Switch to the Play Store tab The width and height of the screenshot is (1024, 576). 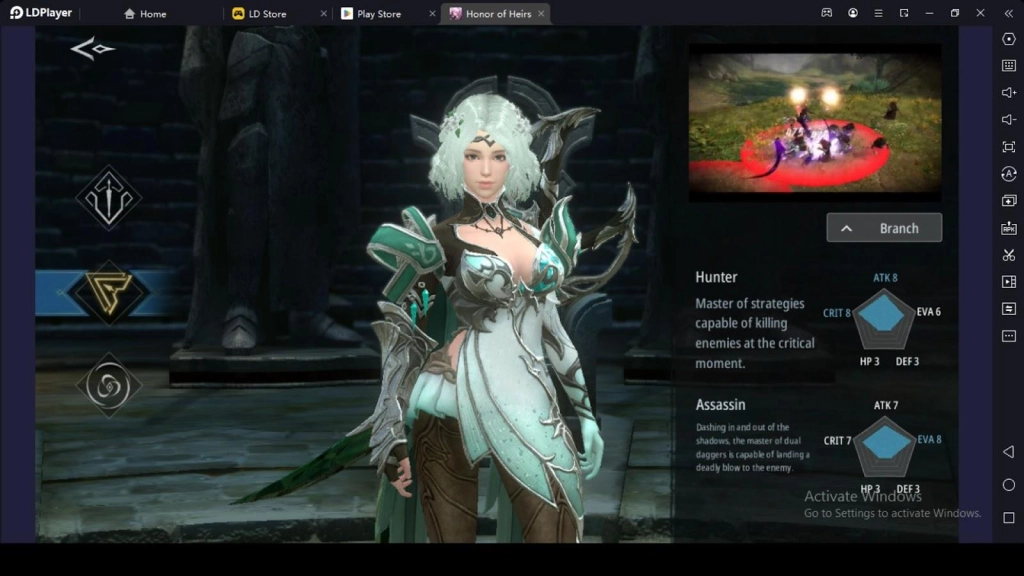click(x=378, y=14)
